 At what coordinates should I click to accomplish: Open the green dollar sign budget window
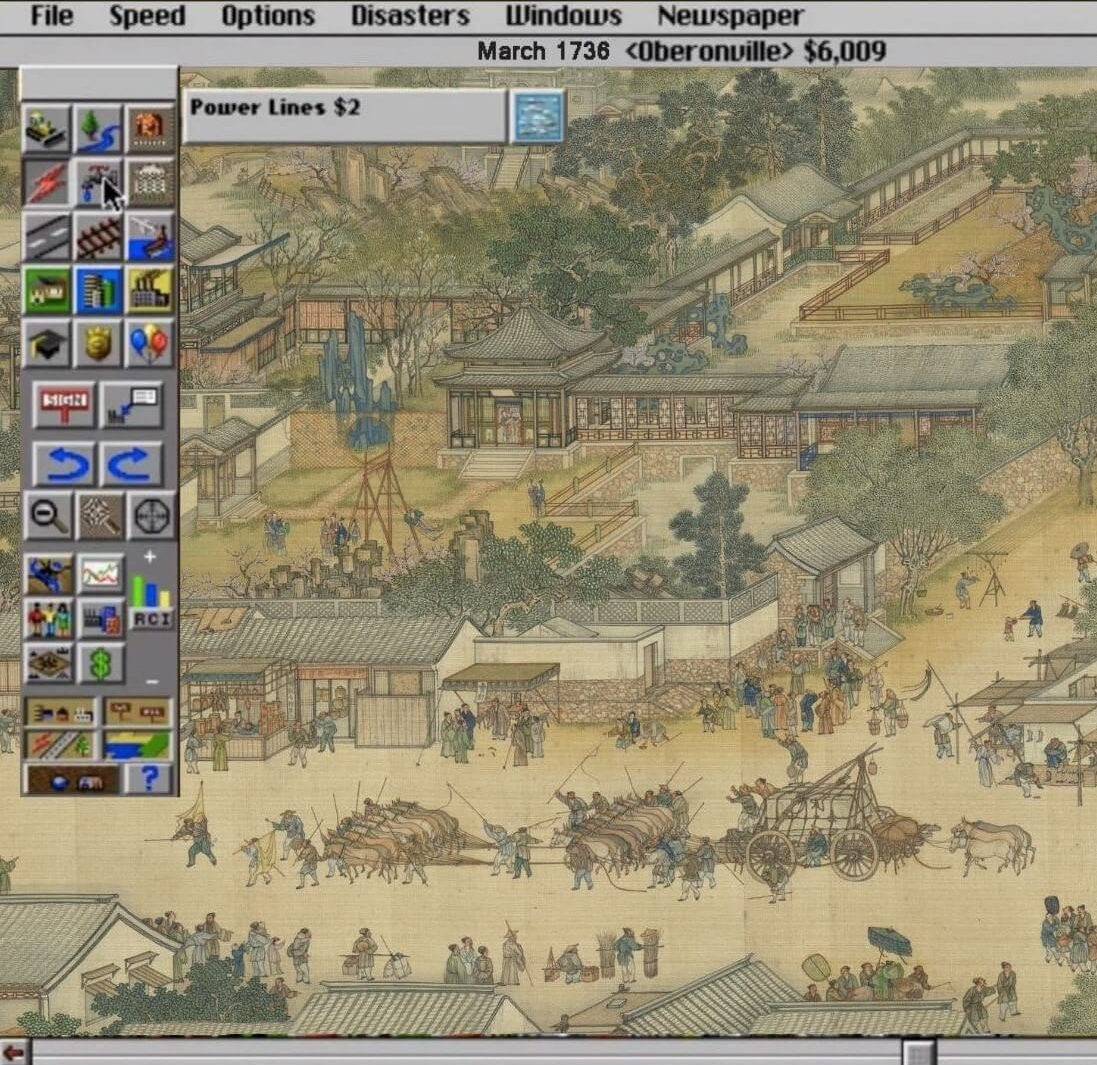pos(100,663)
